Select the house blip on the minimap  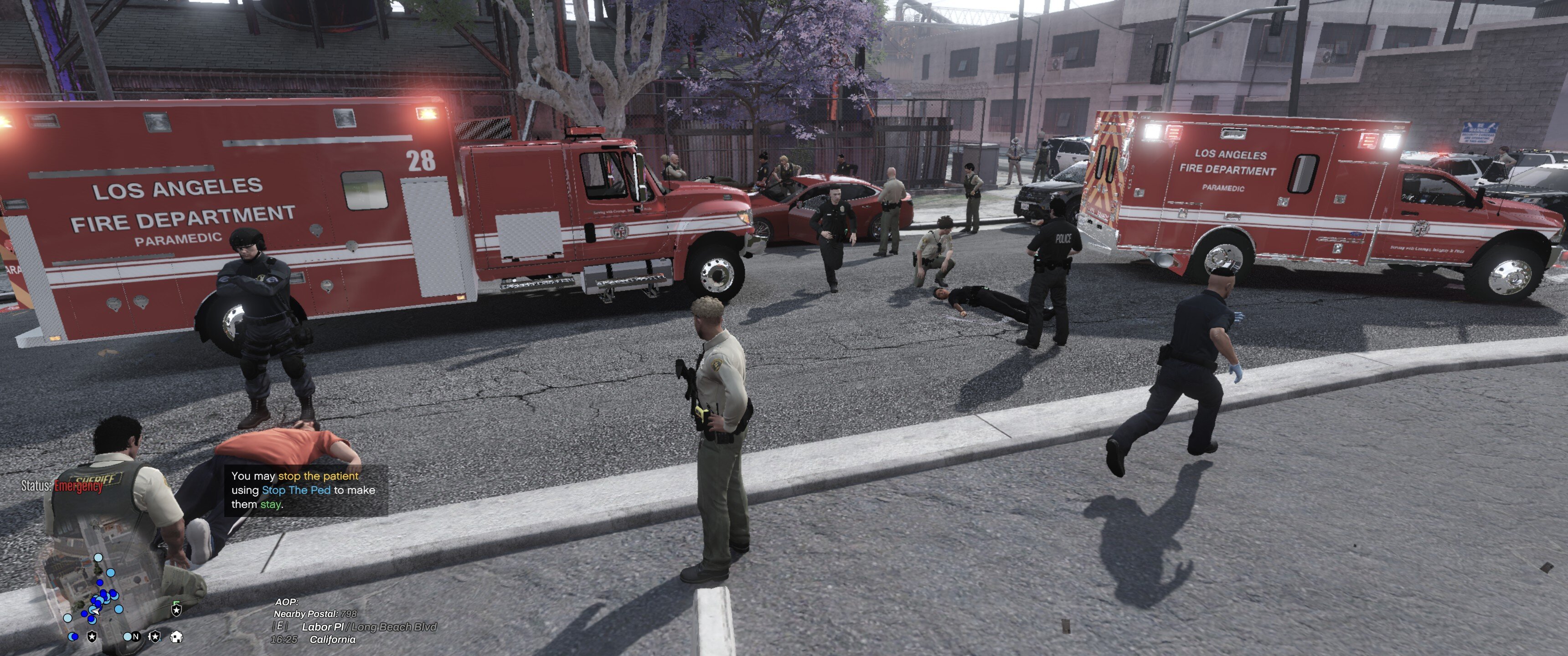point(176,636)
